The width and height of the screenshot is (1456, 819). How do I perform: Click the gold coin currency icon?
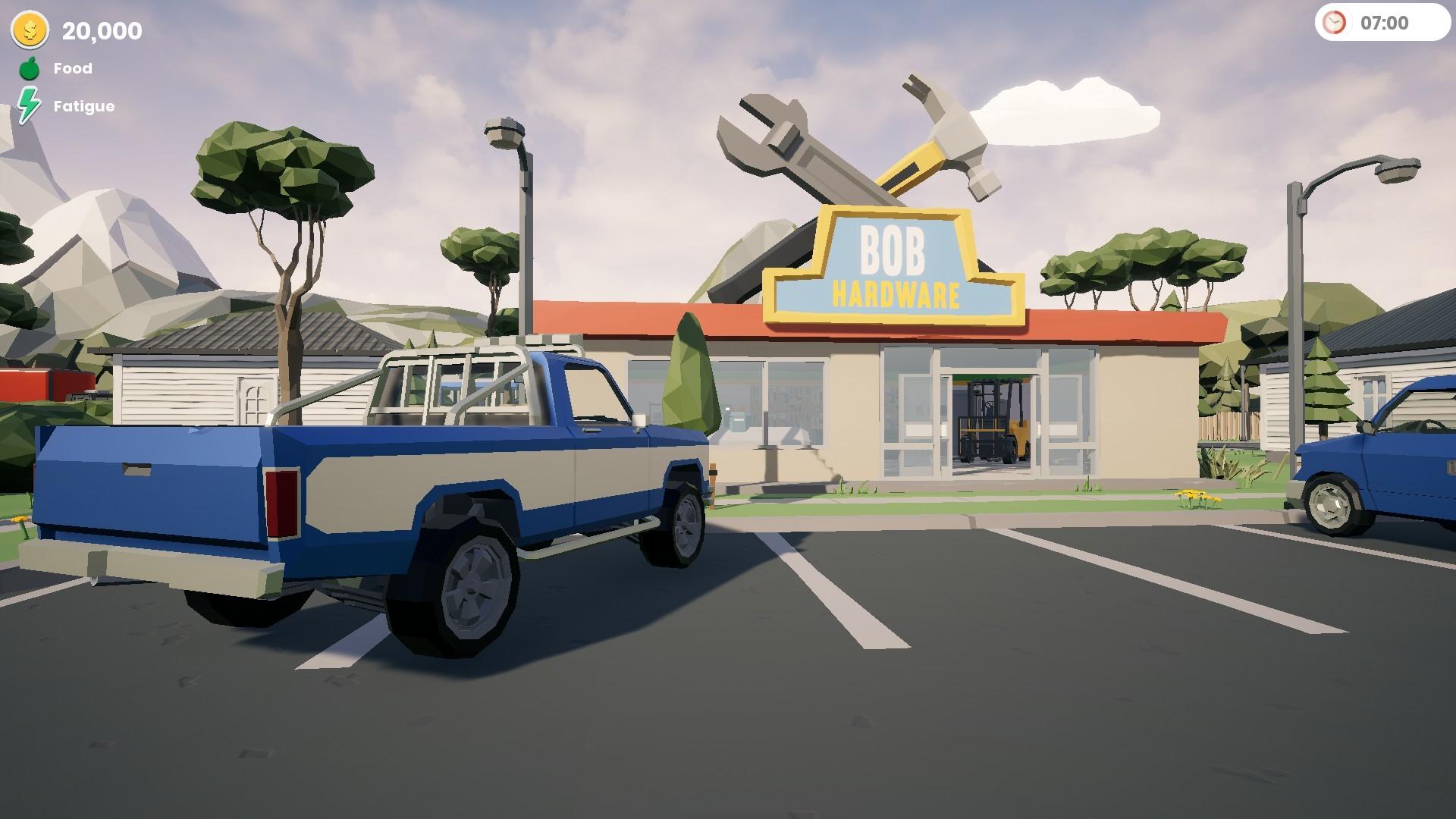(x=29, y=30)
